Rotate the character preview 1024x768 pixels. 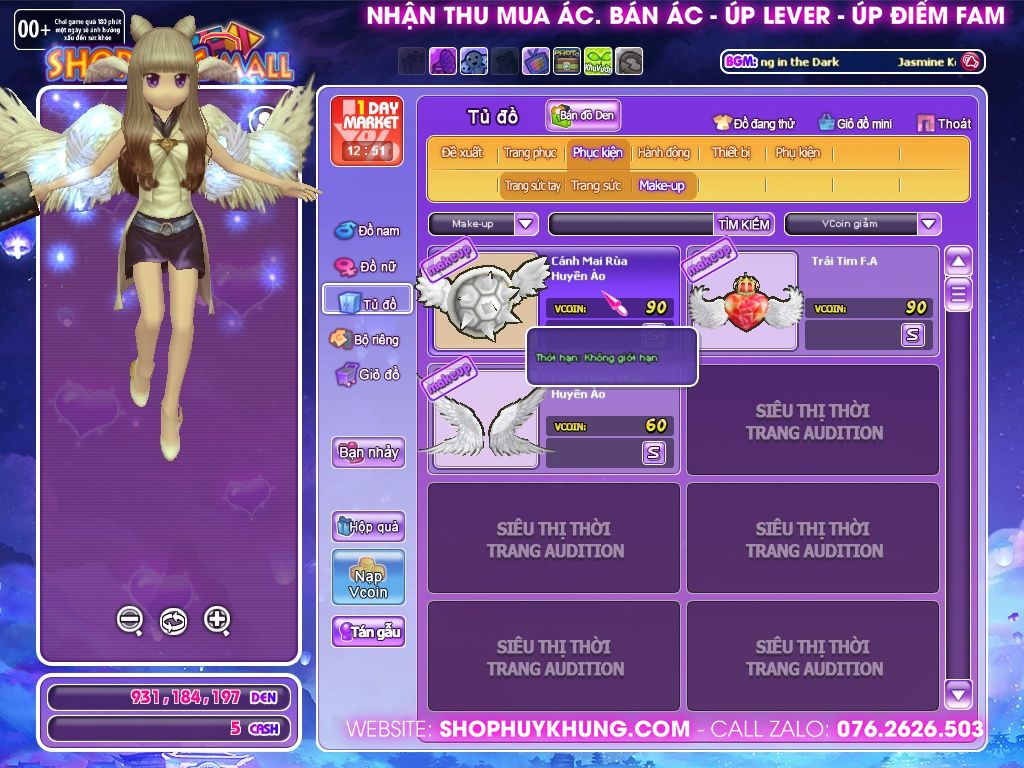(173, 621)
